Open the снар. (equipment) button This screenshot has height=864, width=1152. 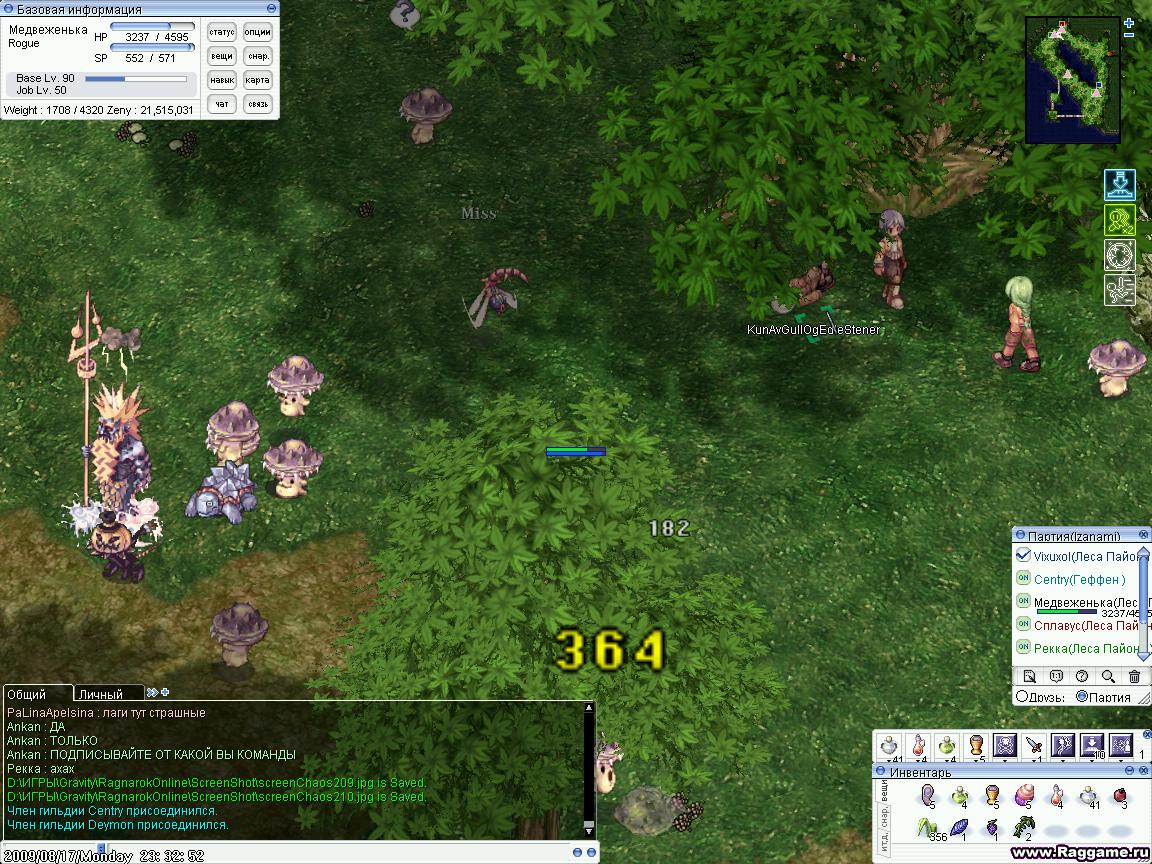[258, 57]
